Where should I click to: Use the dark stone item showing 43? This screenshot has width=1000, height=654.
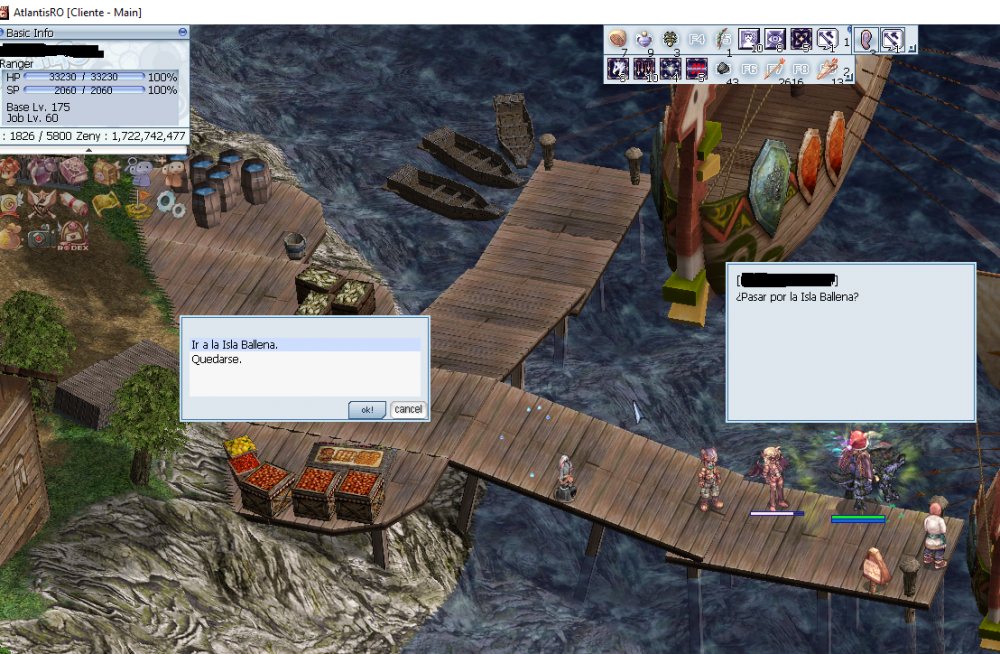[x=722, y=69]
